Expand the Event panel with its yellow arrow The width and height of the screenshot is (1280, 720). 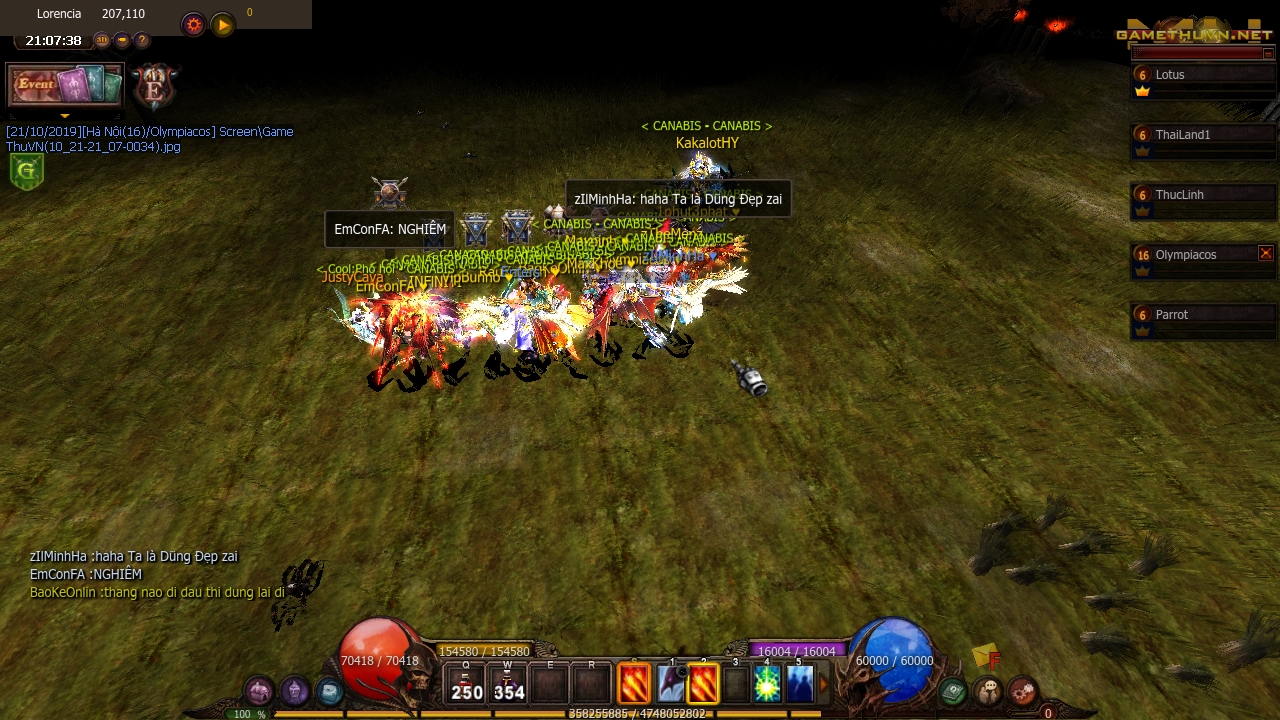(65, 115)
